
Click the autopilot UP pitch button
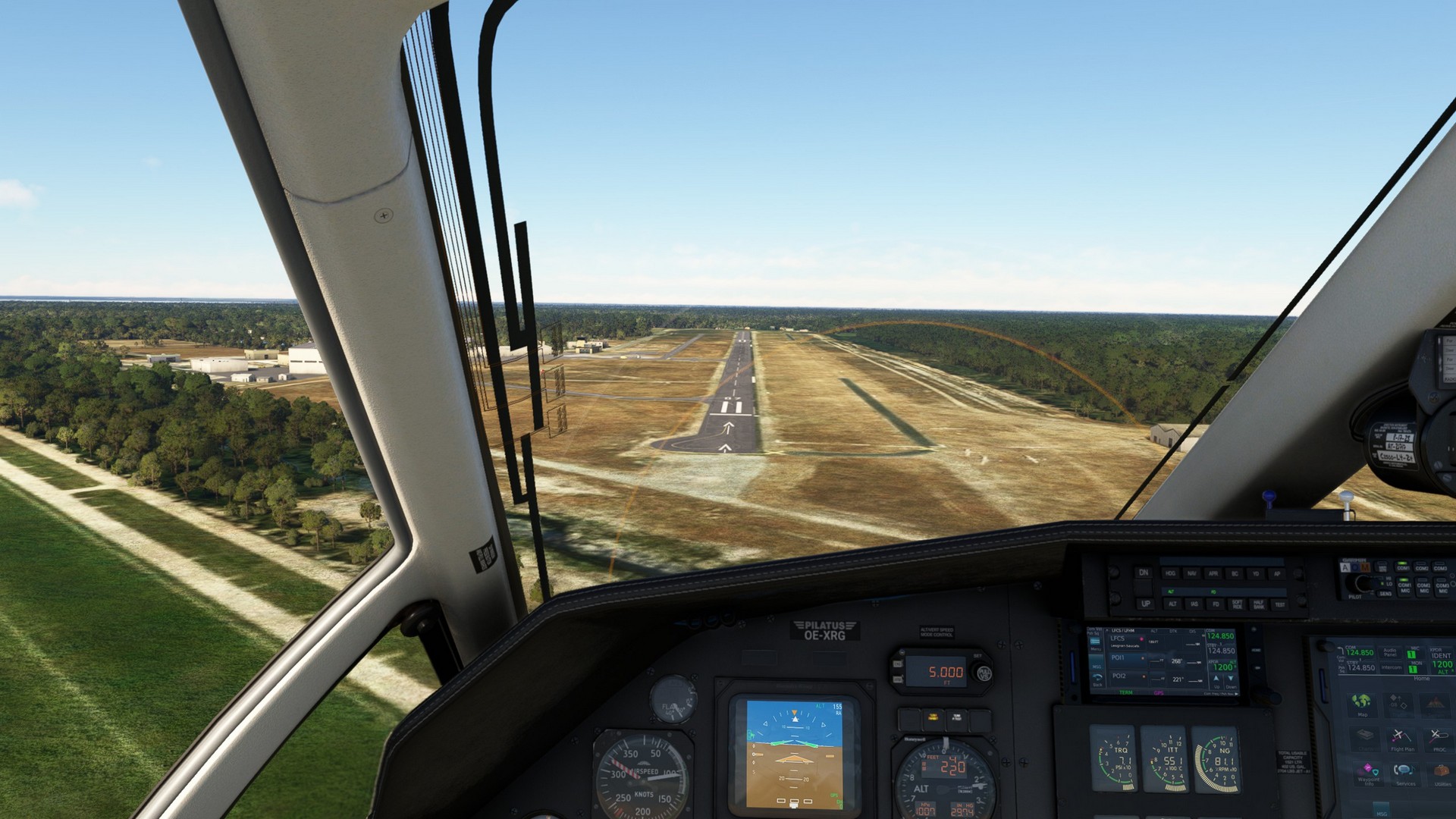click(x=1145, y=604)
